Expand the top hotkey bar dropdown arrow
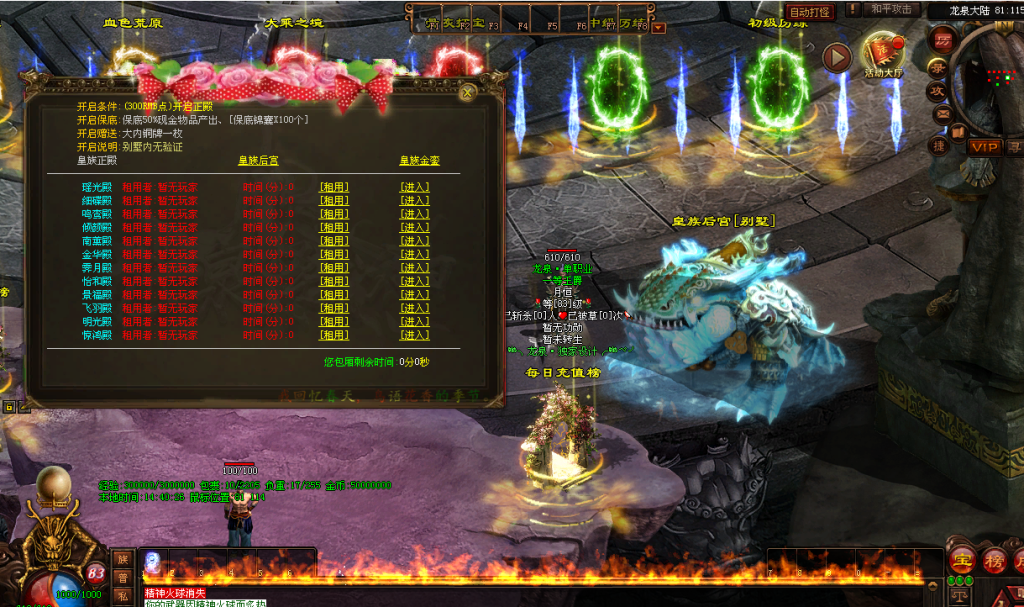The height and width of the screenshot is (607, 1024). [658, 28]
